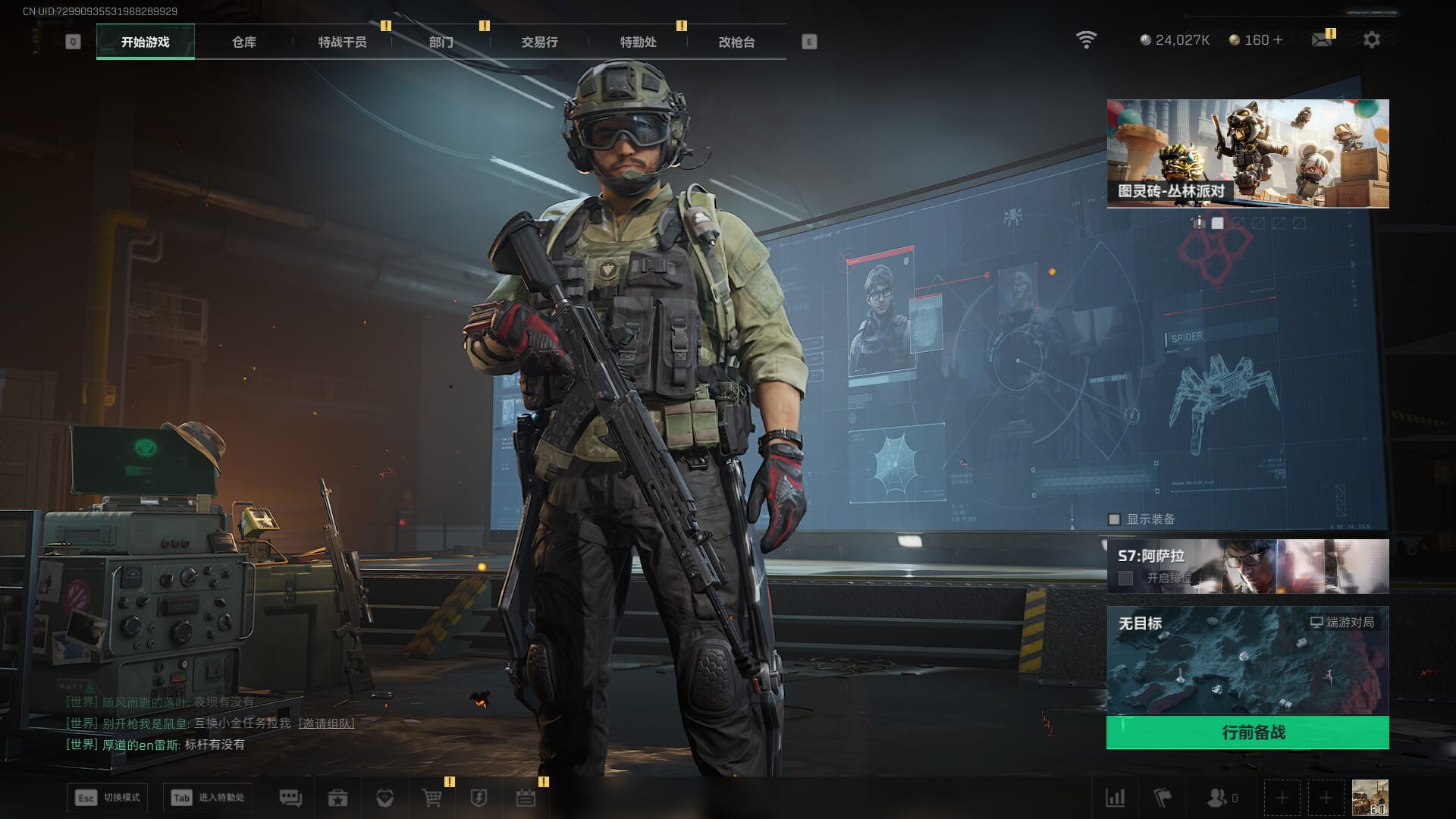Open the S7:阿萨拉 season panel
1456x819 pixels.
pyautogui.click(x=1247, y=566)
